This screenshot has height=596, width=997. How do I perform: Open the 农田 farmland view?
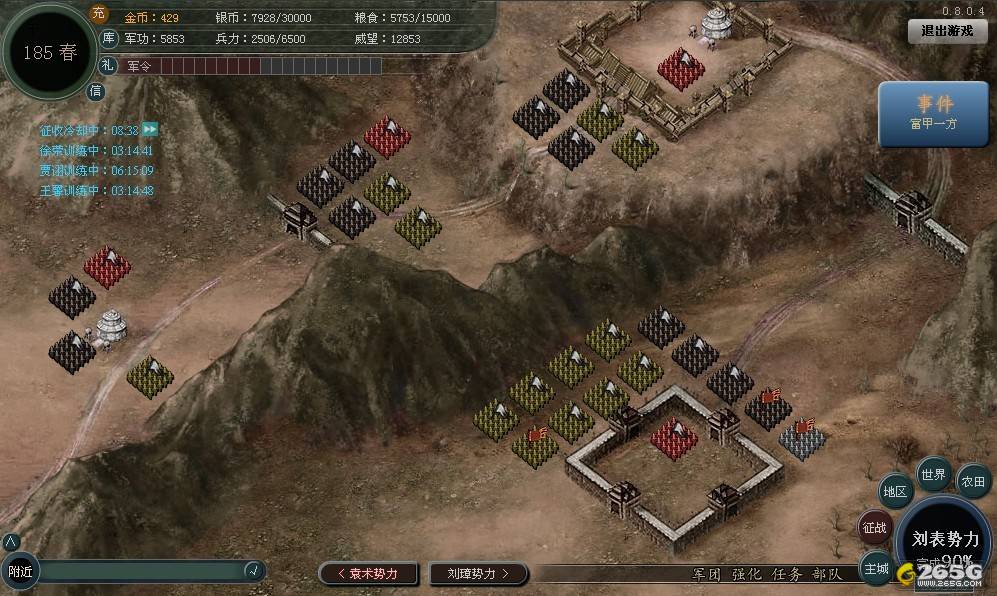pos(973,482)
